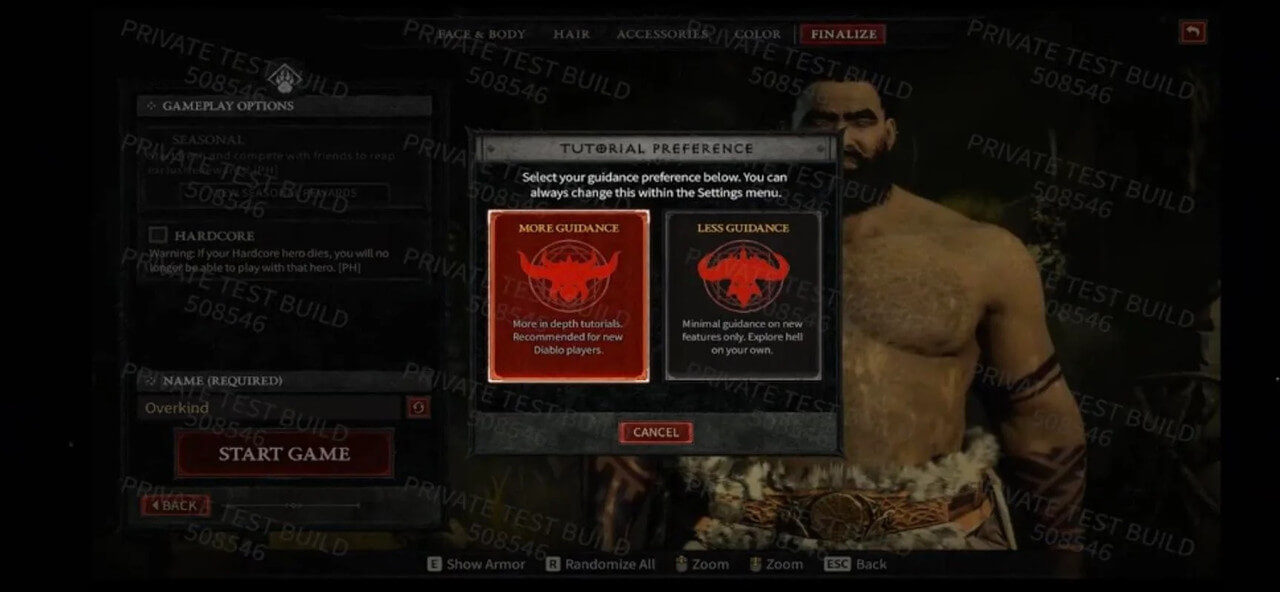Toggle the Hardcore mode checkbox
Image resolution: width=1280 pixels, height=592 pixels.
(158, 235)
